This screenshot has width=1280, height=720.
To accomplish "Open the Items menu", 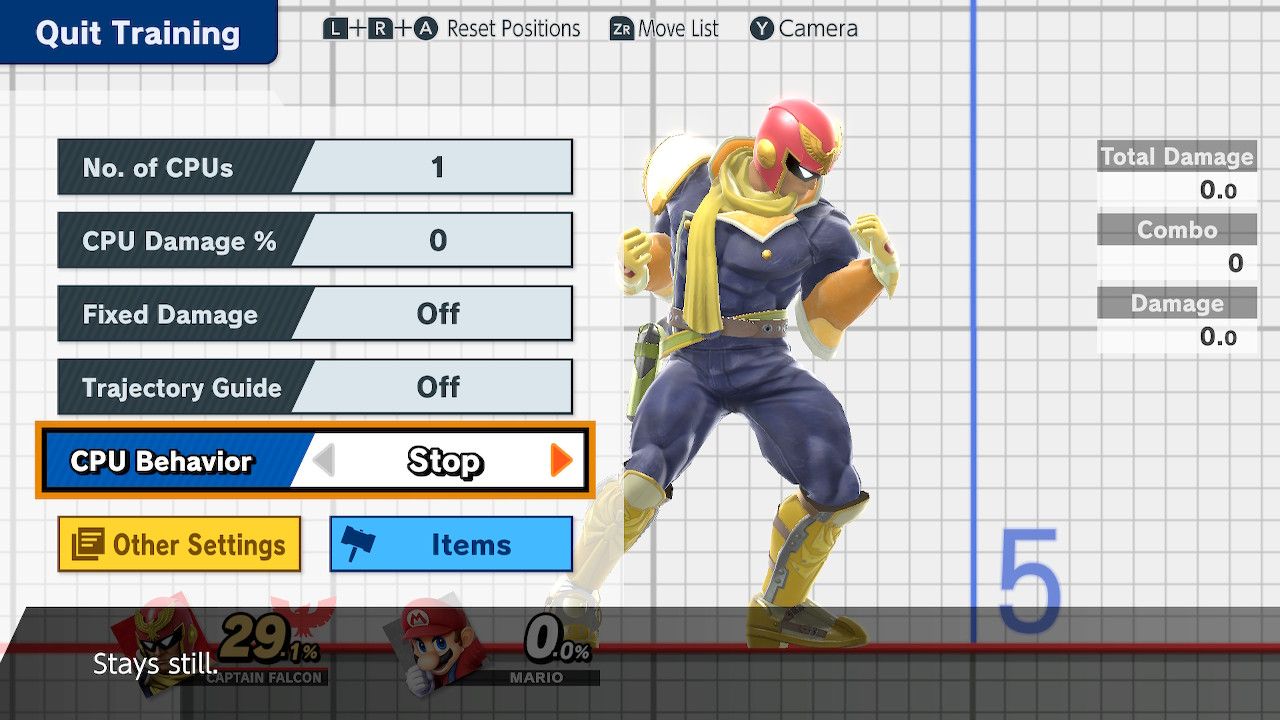I will point(451,544).
